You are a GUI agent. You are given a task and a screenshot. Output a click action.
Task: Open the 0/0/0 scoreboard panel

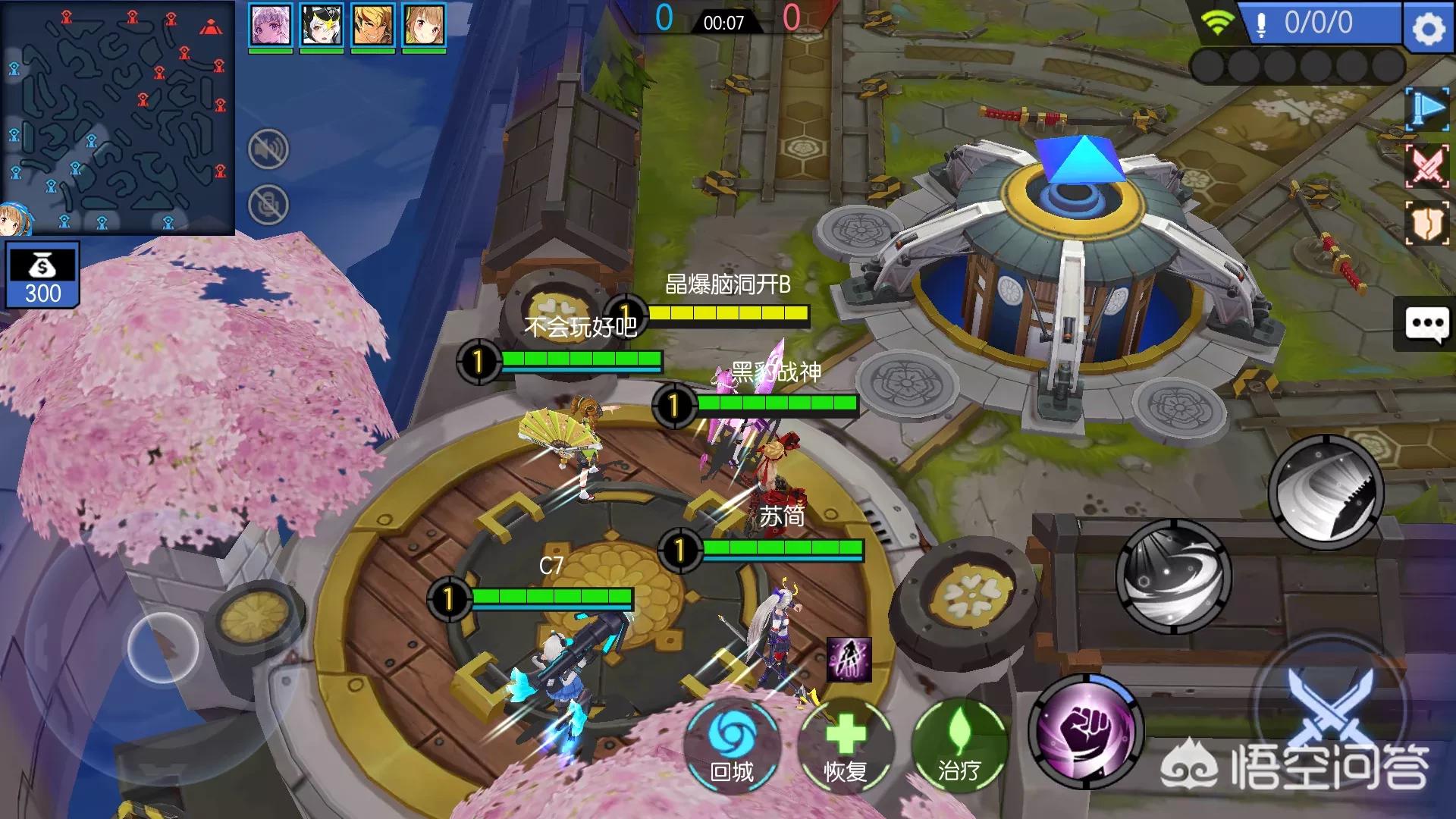point(1319,23)
